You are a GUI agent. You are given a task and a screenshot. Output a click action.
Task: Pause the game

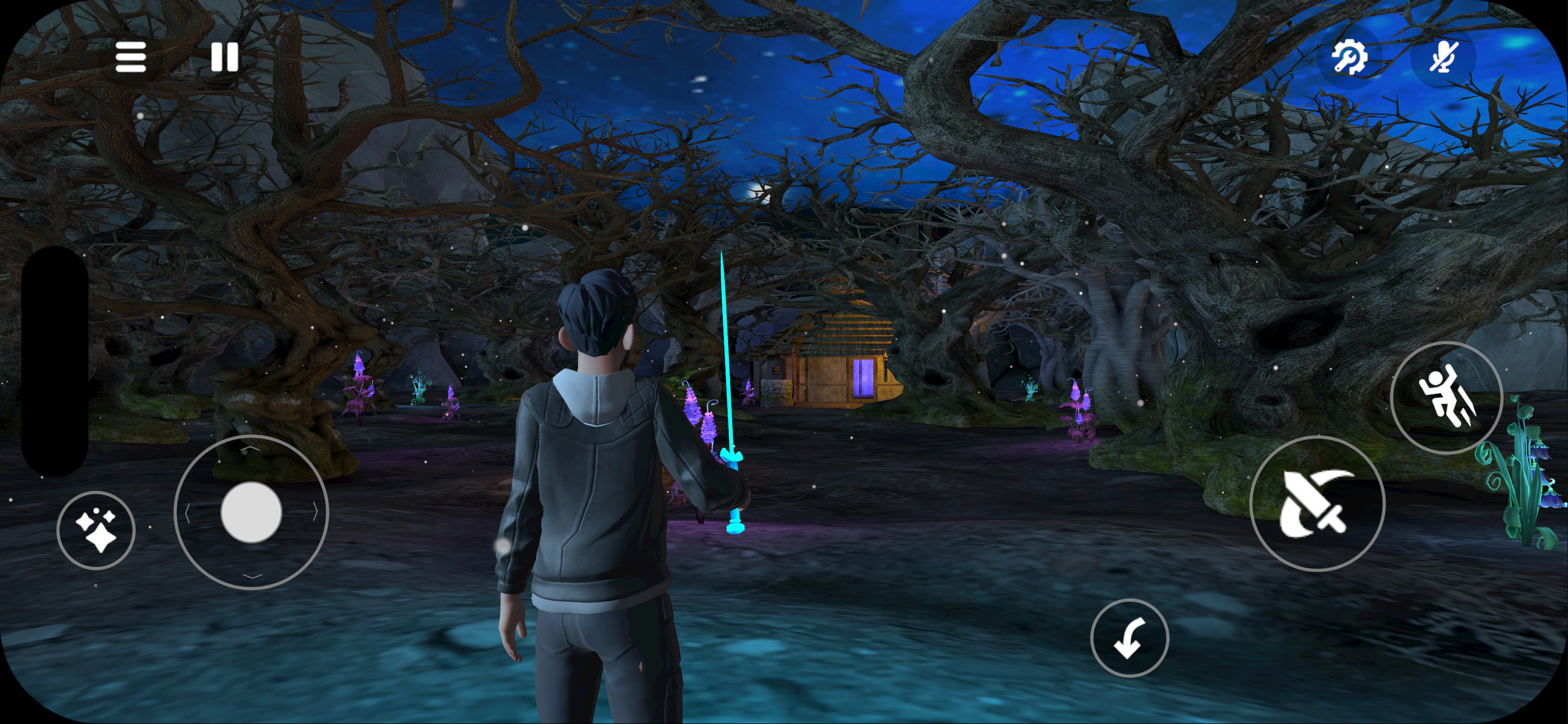coord(224,57)
